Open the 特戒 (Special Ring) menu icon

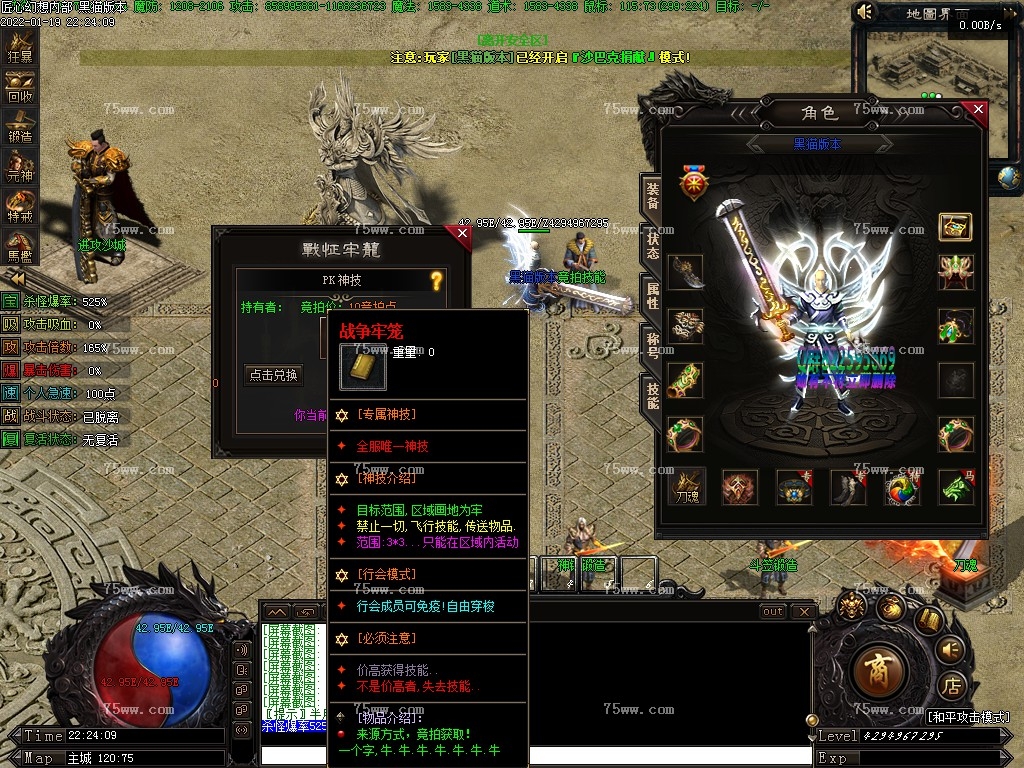coord(20,207)
